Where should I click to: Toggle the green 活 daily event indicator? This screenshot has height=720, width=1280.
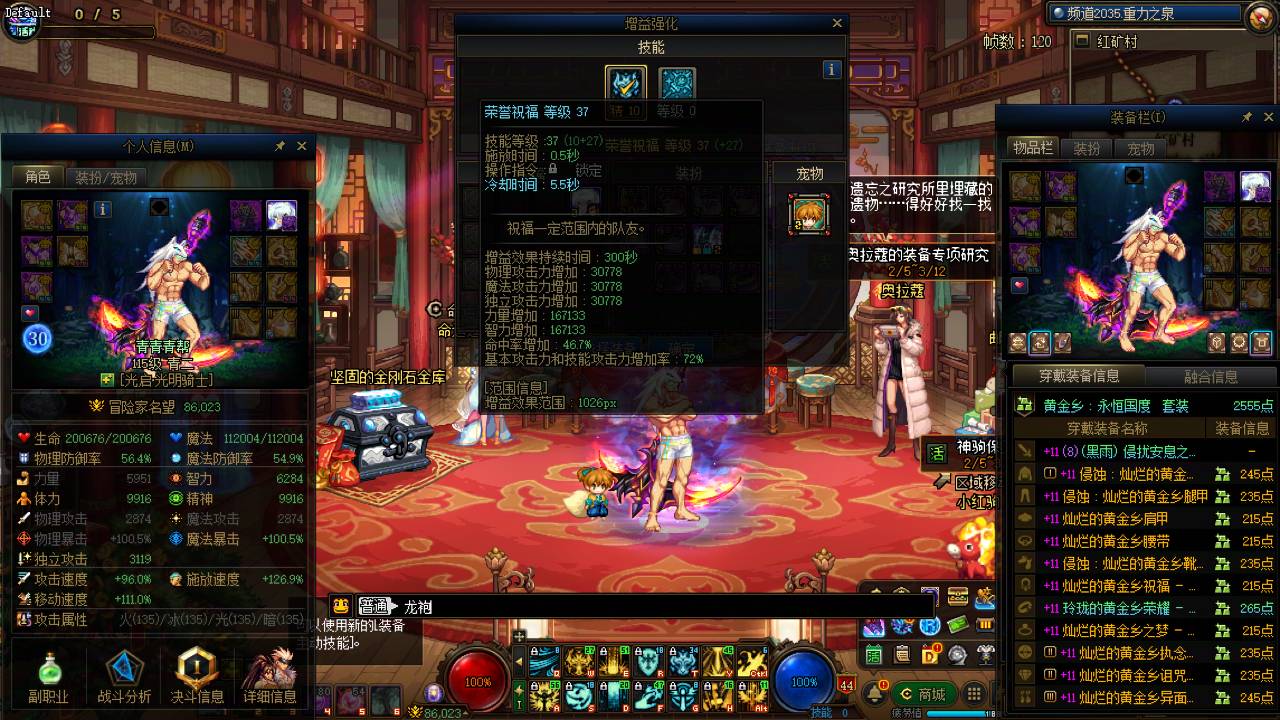pyautogui.click(x=873, y=655)
